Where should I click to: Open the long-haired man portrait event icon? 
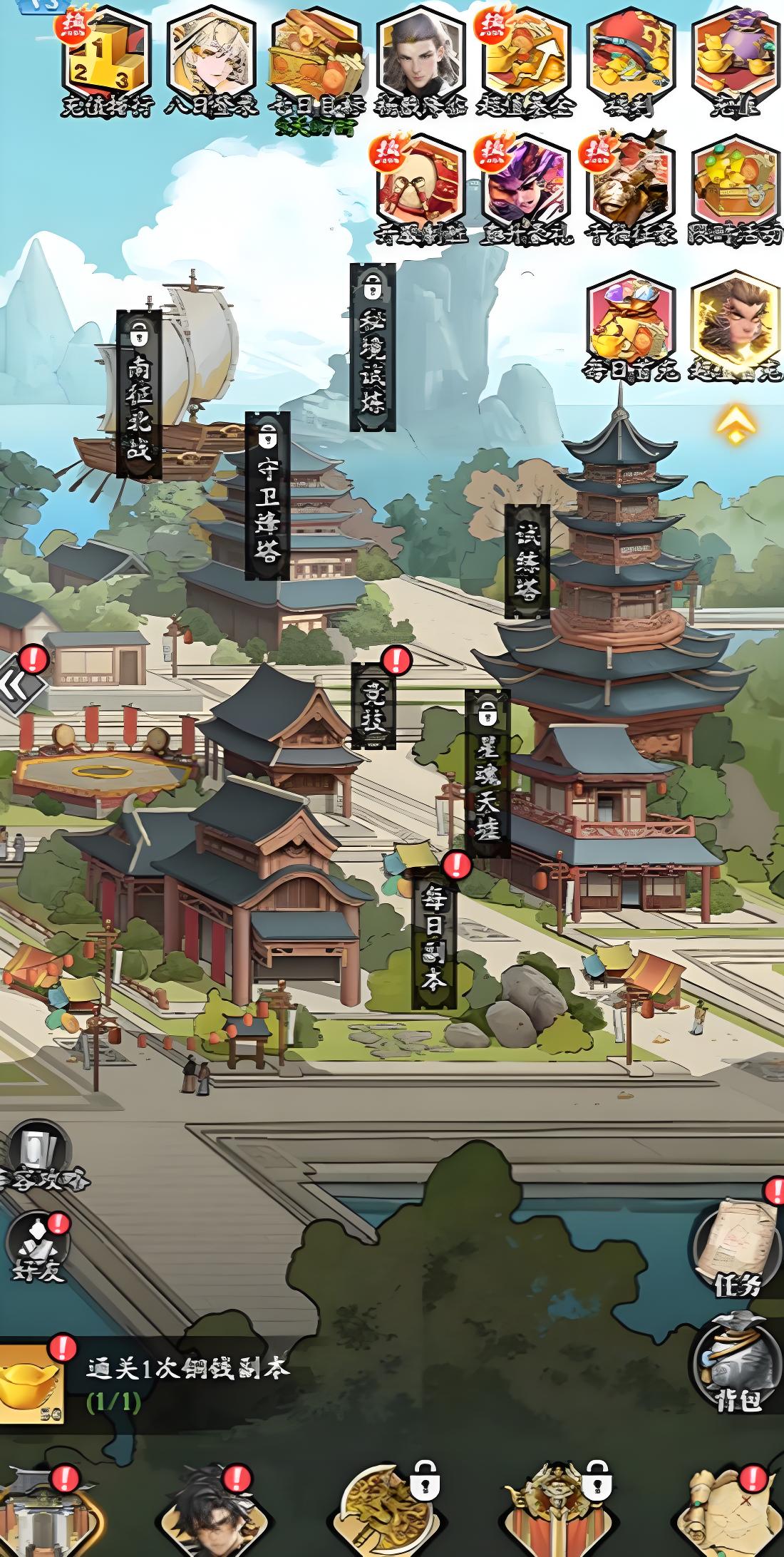click(x=421, y=58)
